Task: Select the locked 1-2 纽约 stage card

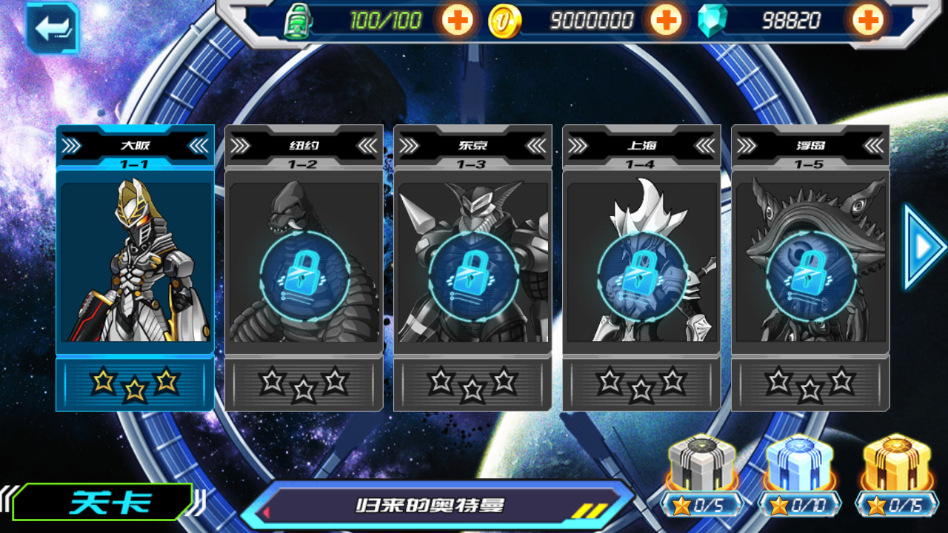Action: pos(304,267)
